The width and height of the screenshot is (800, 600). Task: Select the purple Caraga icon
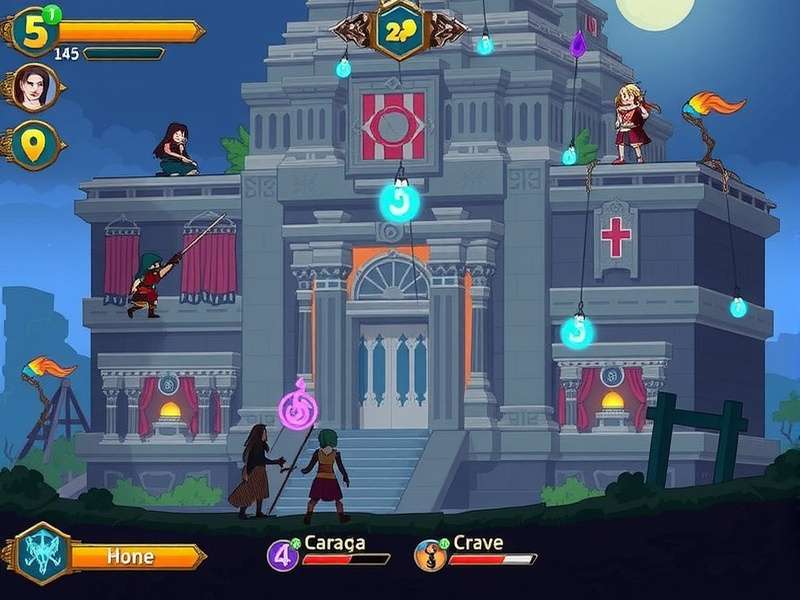coord(283,554)
